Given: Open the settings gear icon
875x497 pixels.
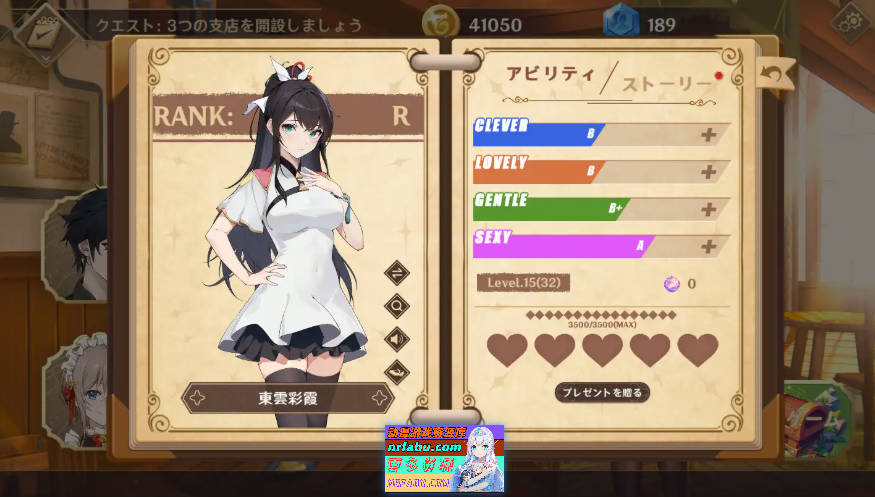Looking at the screenshot, I should 853,22.
